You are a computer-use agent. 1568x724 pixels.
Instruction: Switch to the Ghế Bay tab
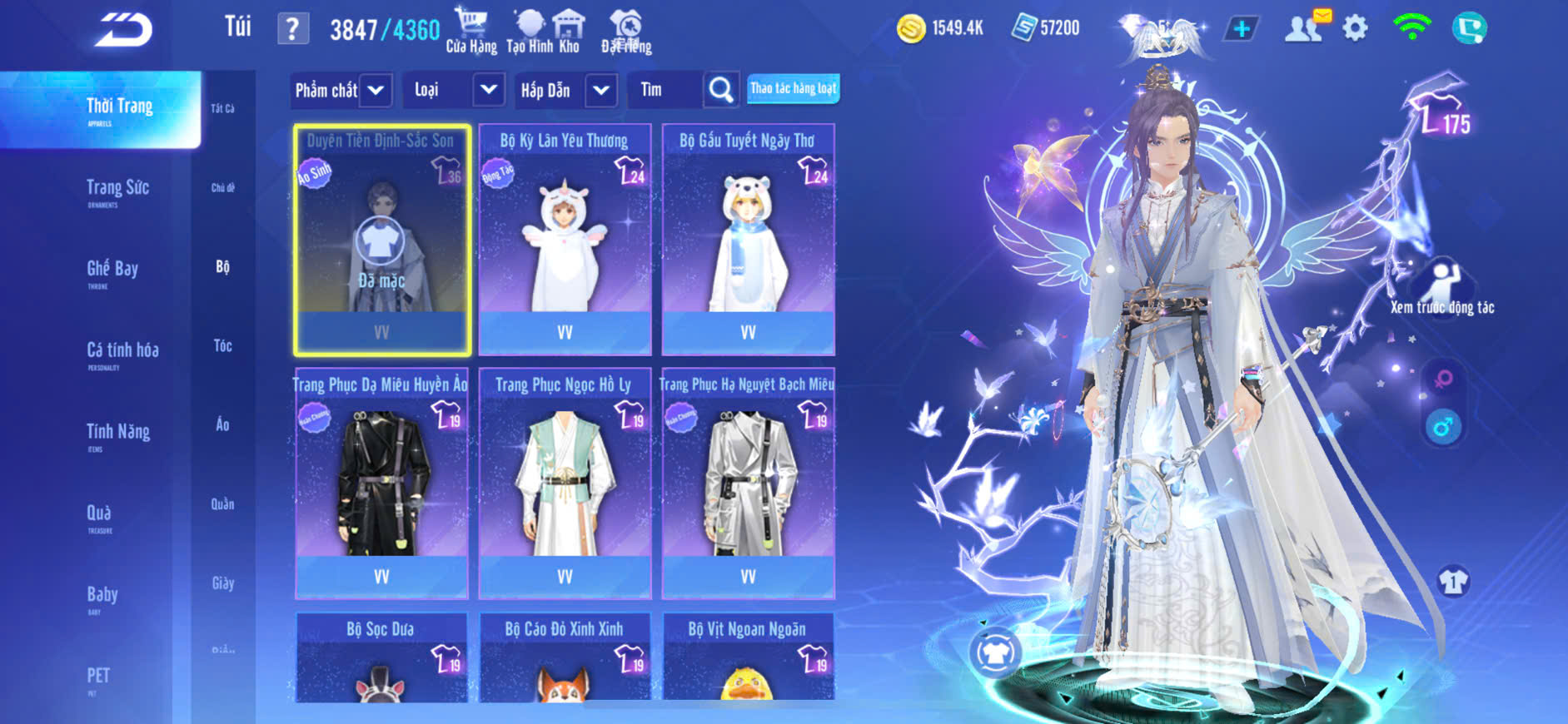pyautogui.click(x=112, y=270)
